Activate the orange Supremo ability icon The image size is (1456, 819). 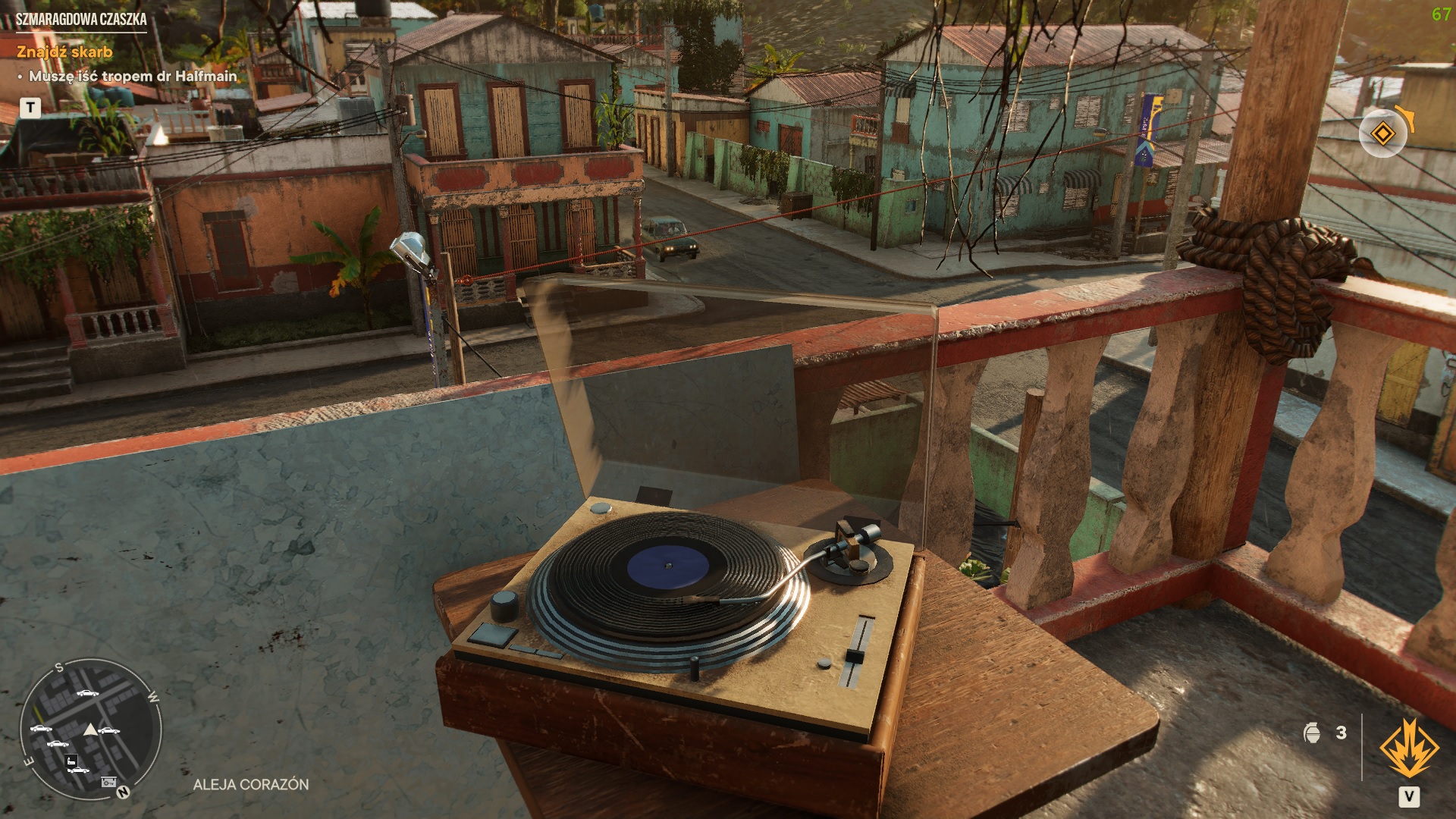click(1409, 749)
